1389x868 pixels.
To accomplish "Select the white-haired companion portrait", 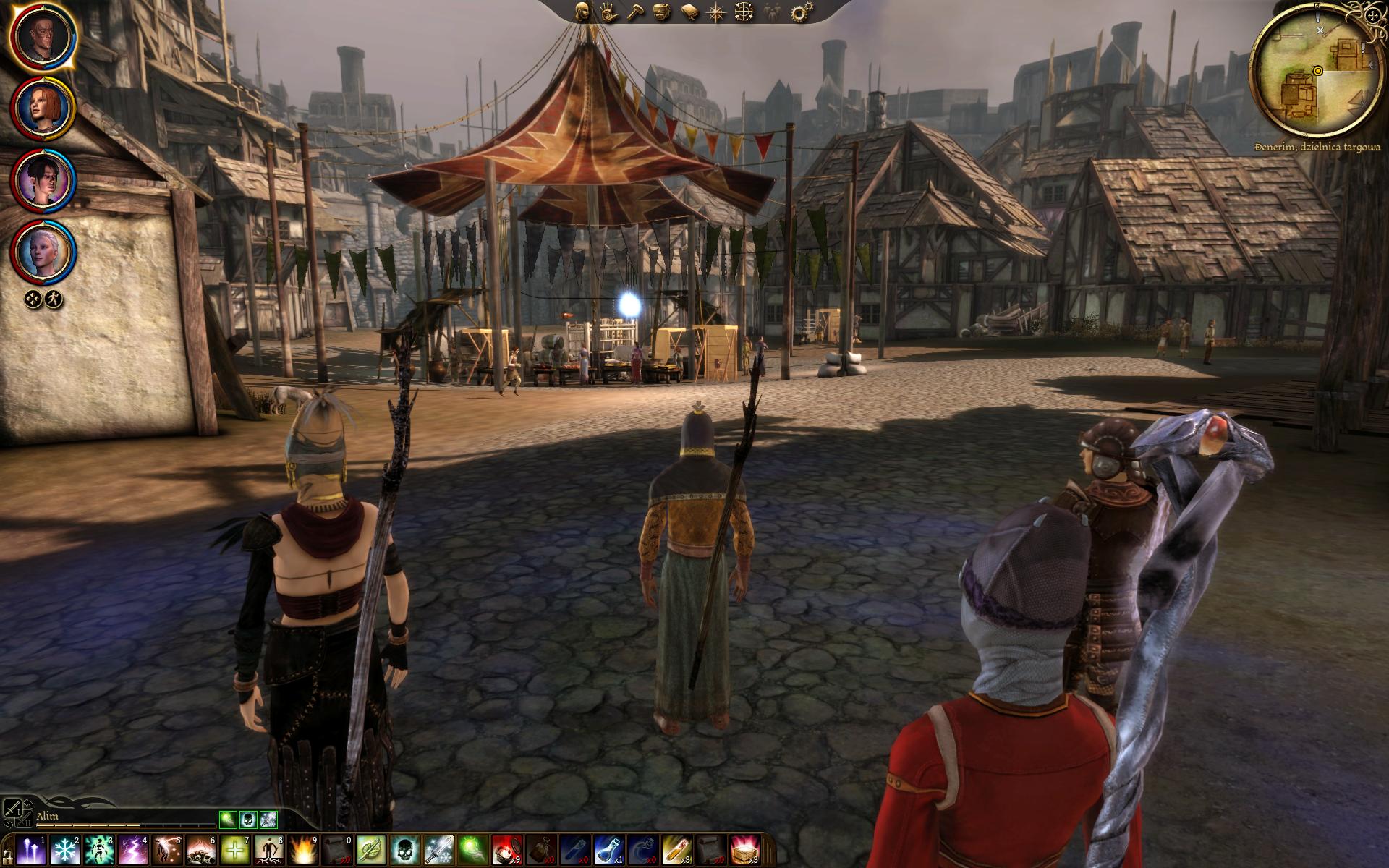I will [43, 251].
